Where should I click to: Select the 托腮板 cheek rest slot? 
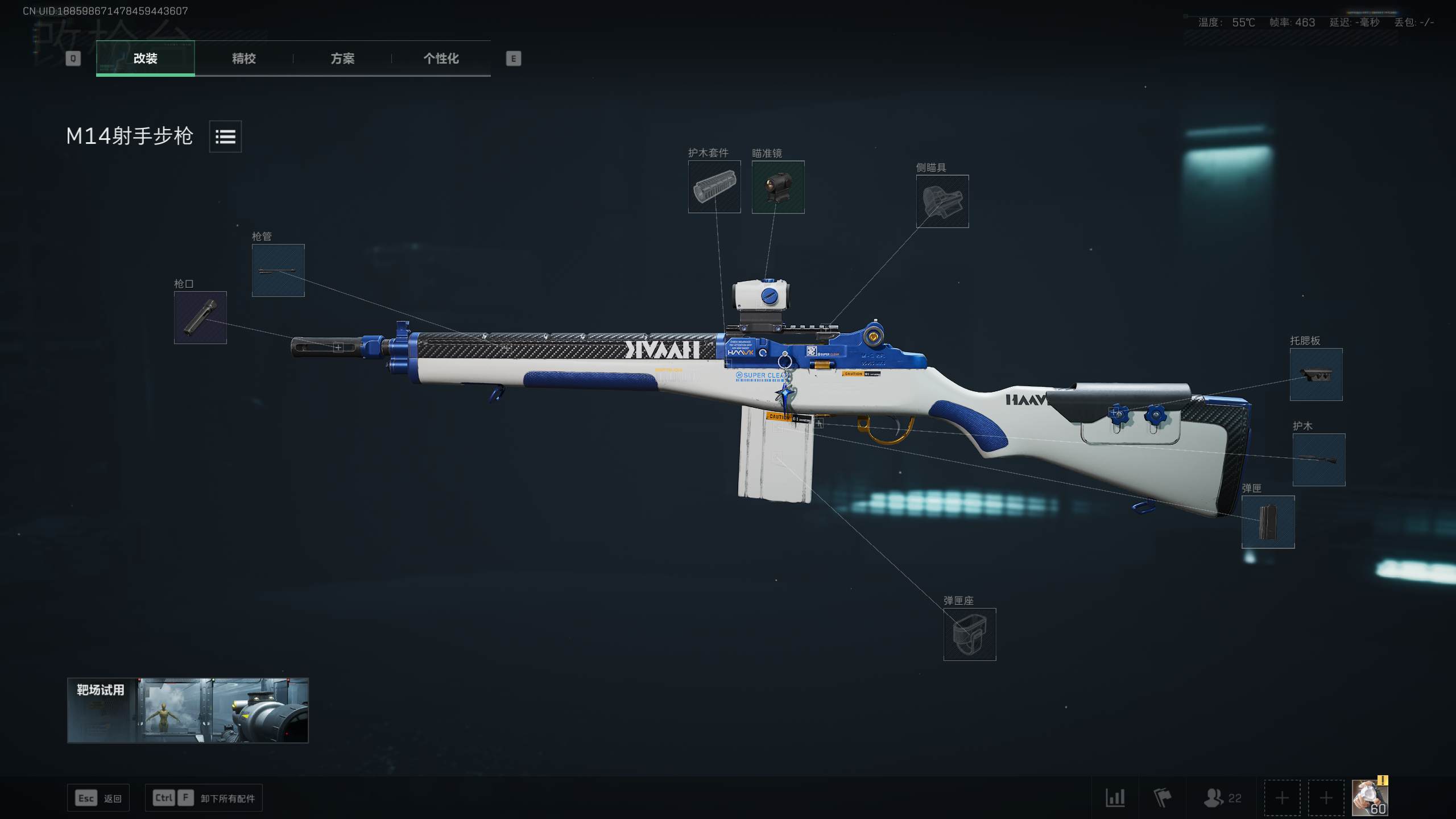[1316, 374]
